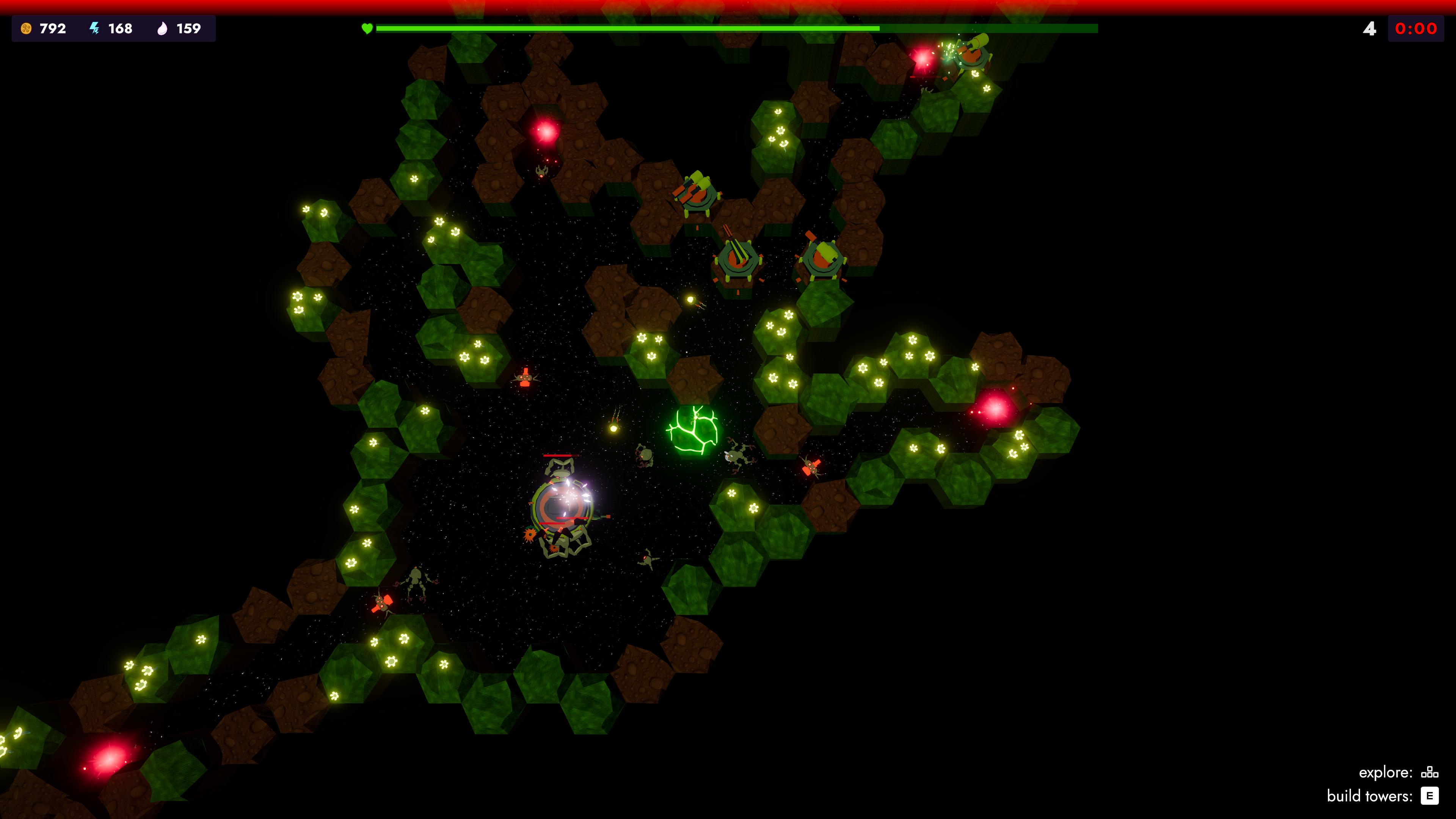The width and height of the screenshot is (1456, 819).
Task: Click the green heart icon beside the health bar
Action: click(x=367, y=29)
